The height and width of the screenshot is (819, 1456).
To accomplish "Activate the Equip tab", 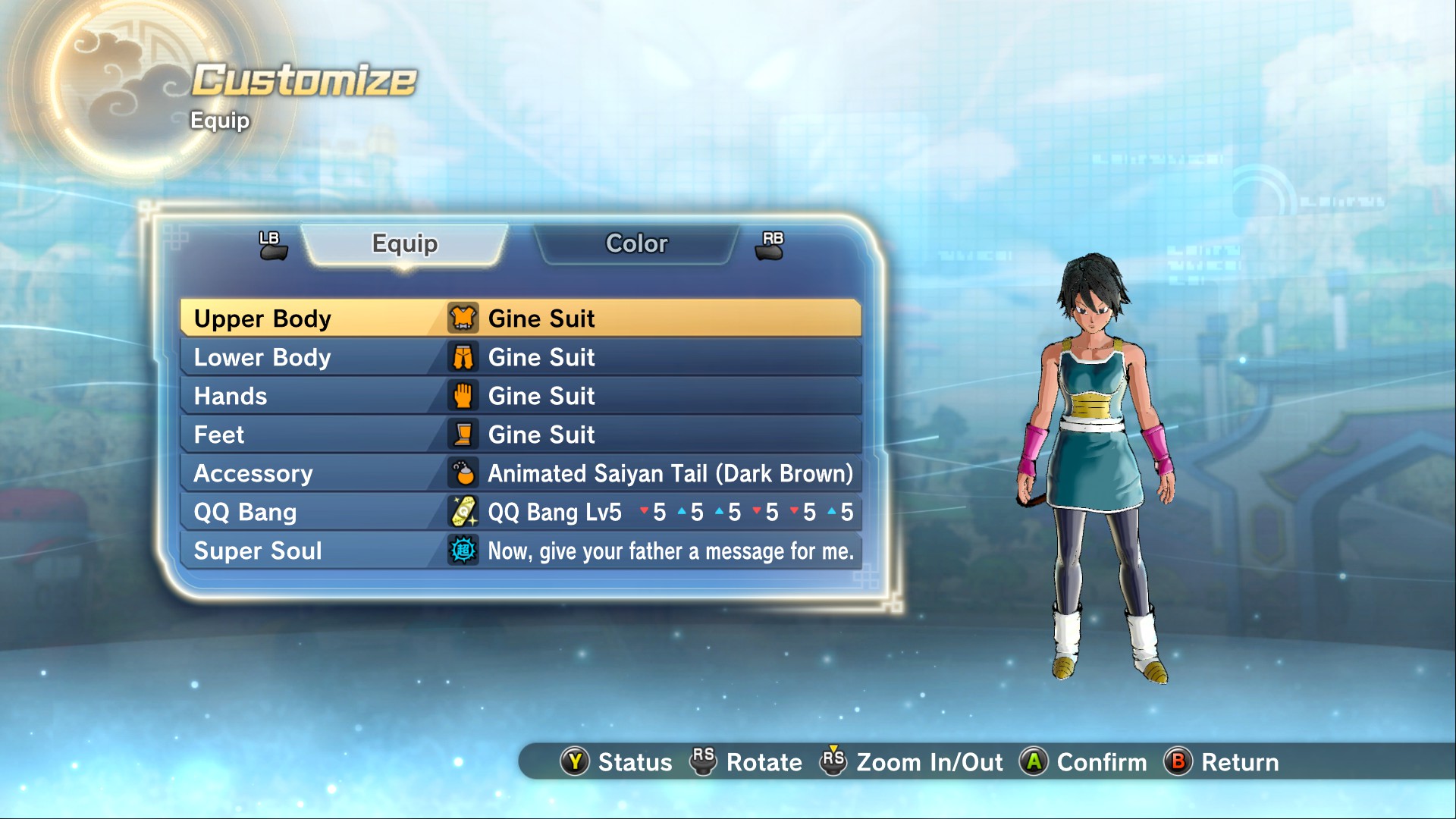I will pos(405,243).
